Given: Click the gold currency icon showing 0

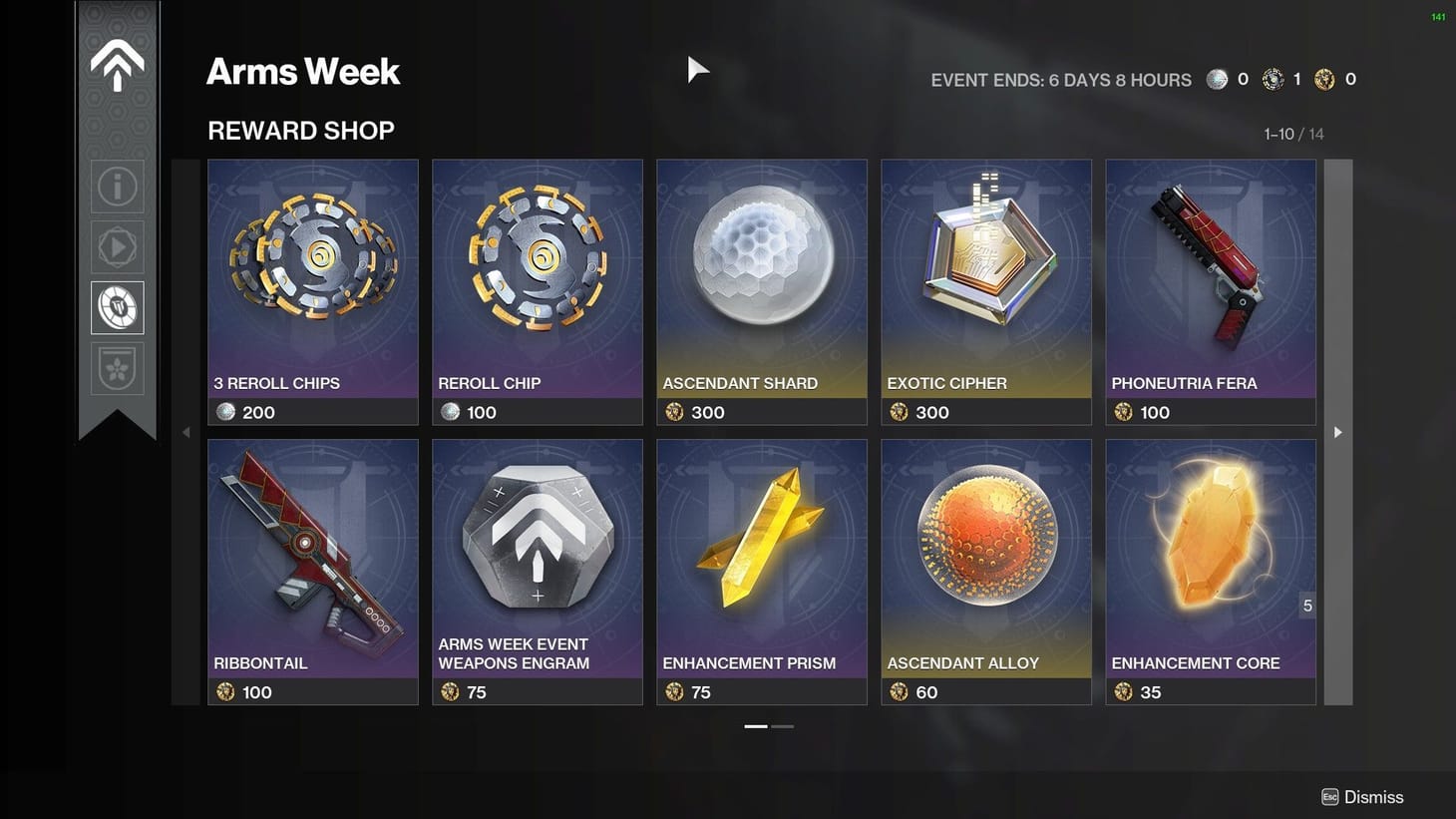Looking at the screenshot, I should tap(1325, 79).
